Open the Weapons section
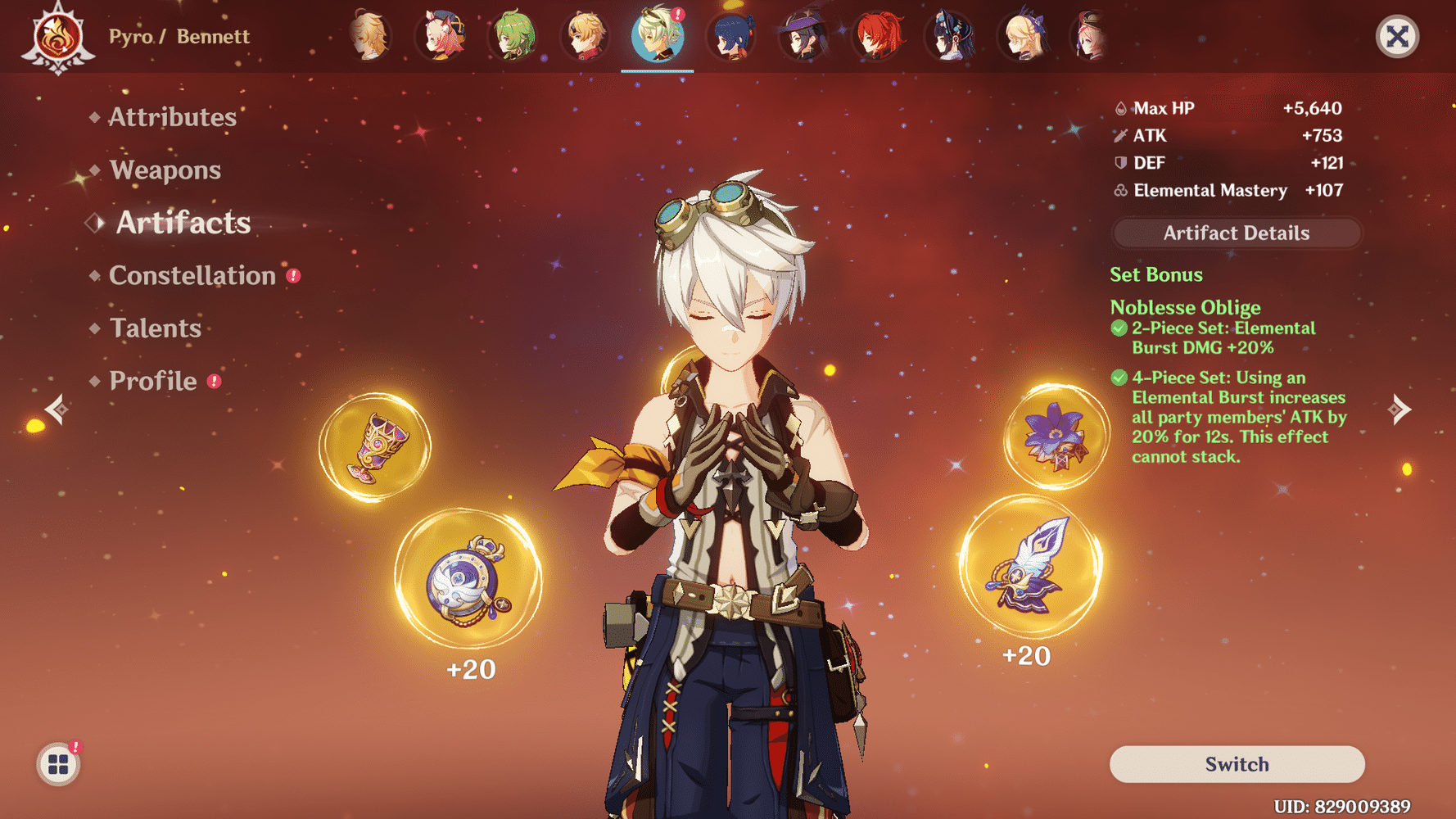 (165, 170)
